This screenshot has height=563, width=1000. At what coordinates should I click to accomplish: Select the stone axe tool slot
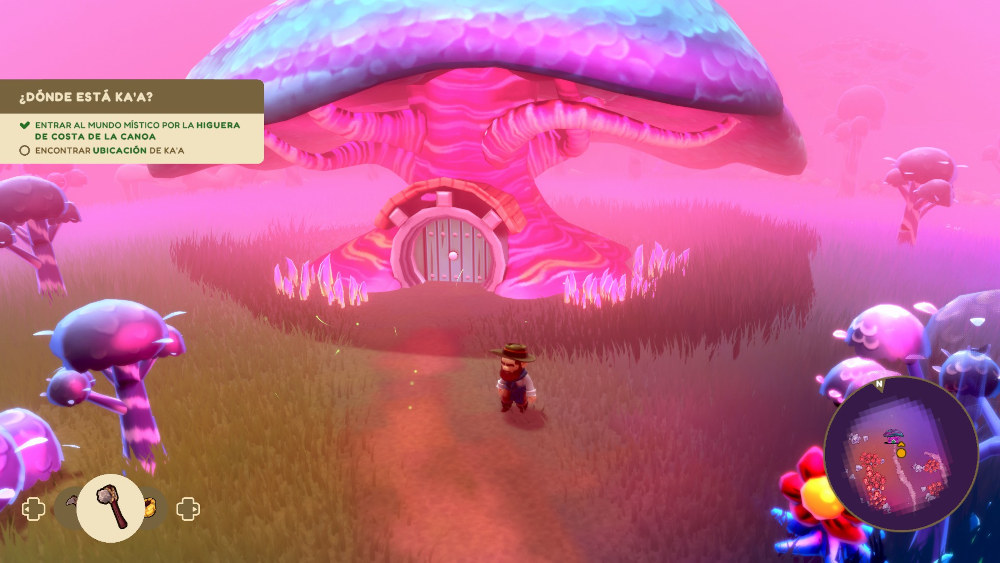point(110,508)
